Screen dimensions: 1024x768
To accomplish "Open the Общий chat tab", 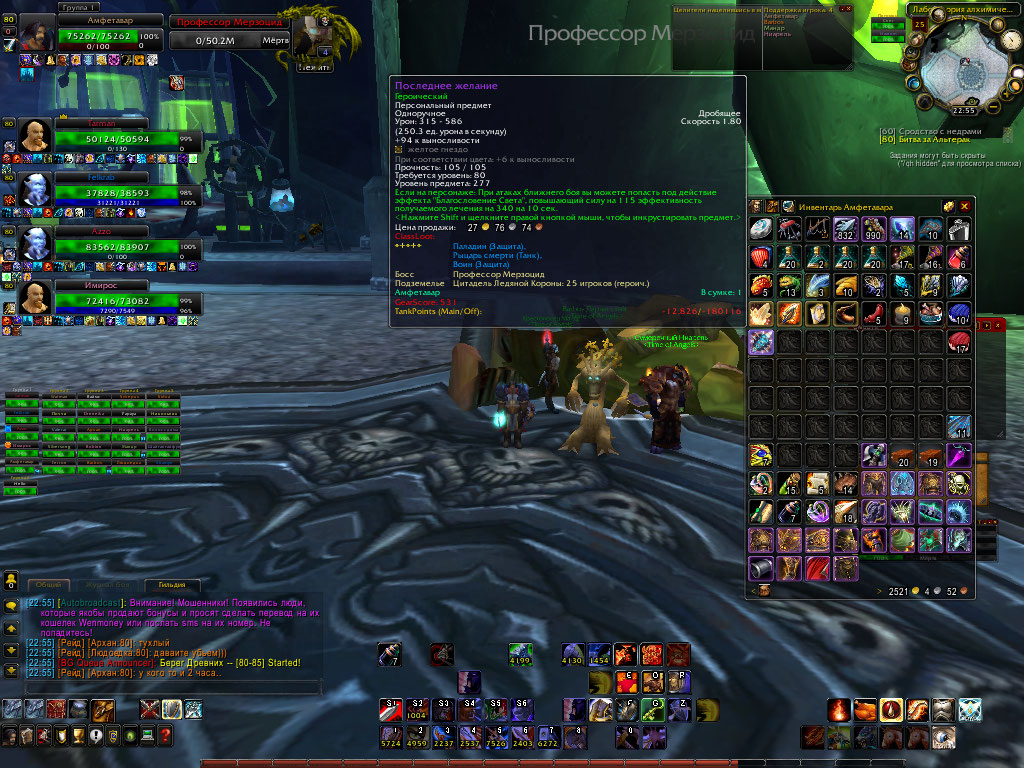I will [48, 585].
